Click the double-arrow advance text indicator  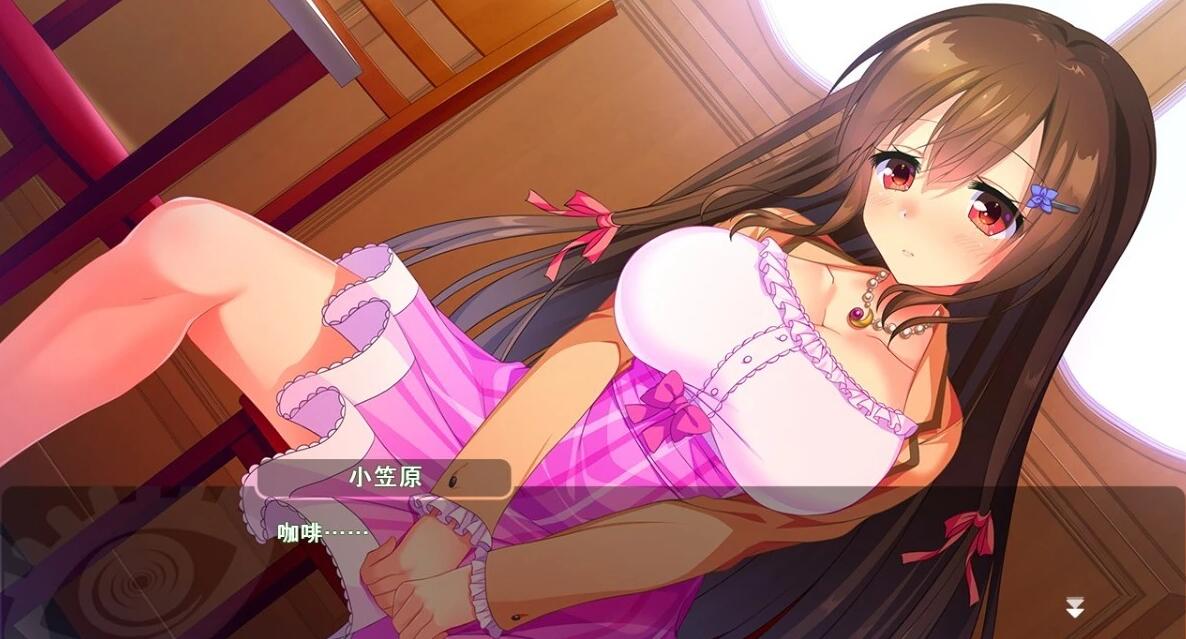[x=1074, y=607]
